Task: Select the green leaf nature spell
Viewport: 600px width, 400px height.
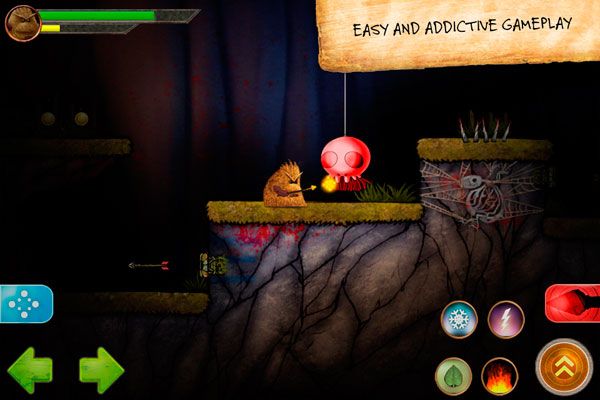Action: click(453, 376)
